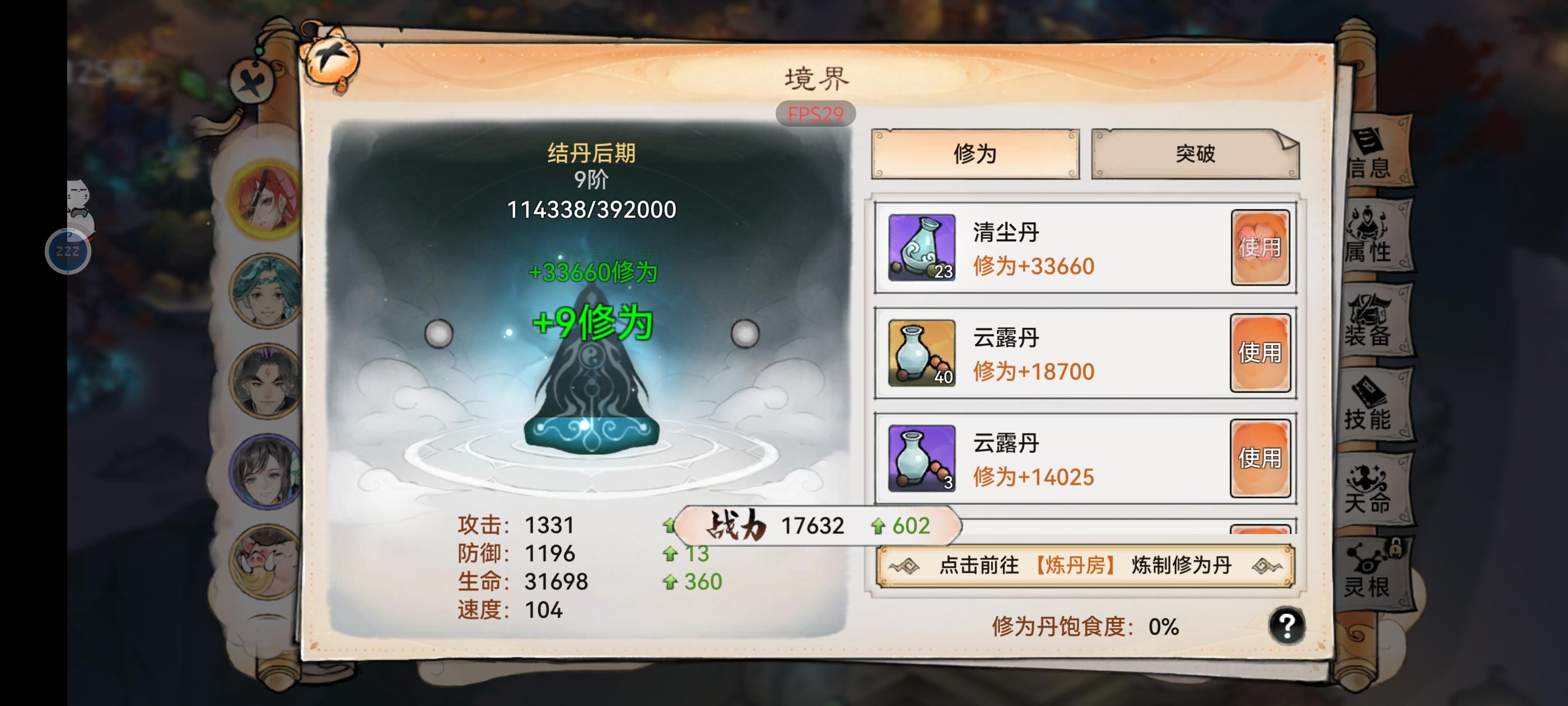The height and width of the screenshot is (706, 1568).
Task: Switch to the 修为 cultivation tab
Action: 974,155
